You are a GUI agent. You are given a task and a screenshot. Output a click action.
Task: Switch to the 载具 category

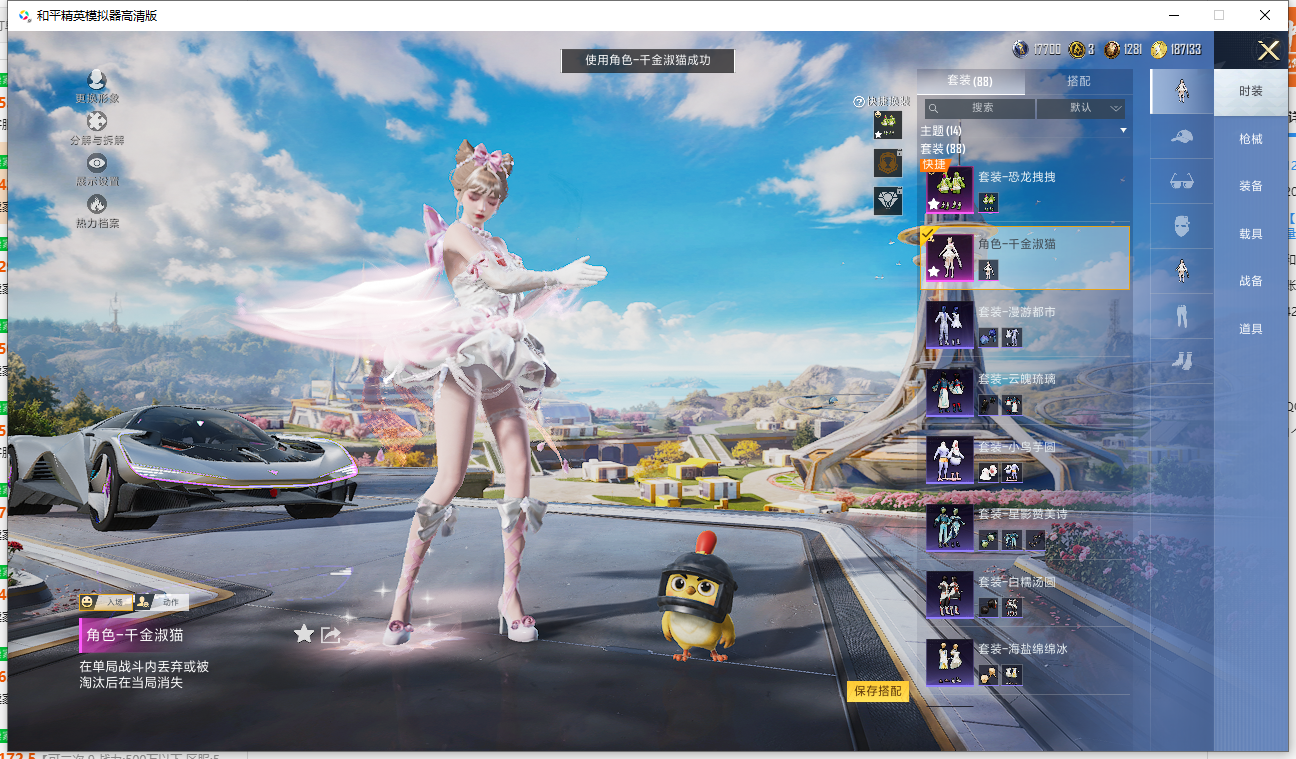click(1250, 234)
